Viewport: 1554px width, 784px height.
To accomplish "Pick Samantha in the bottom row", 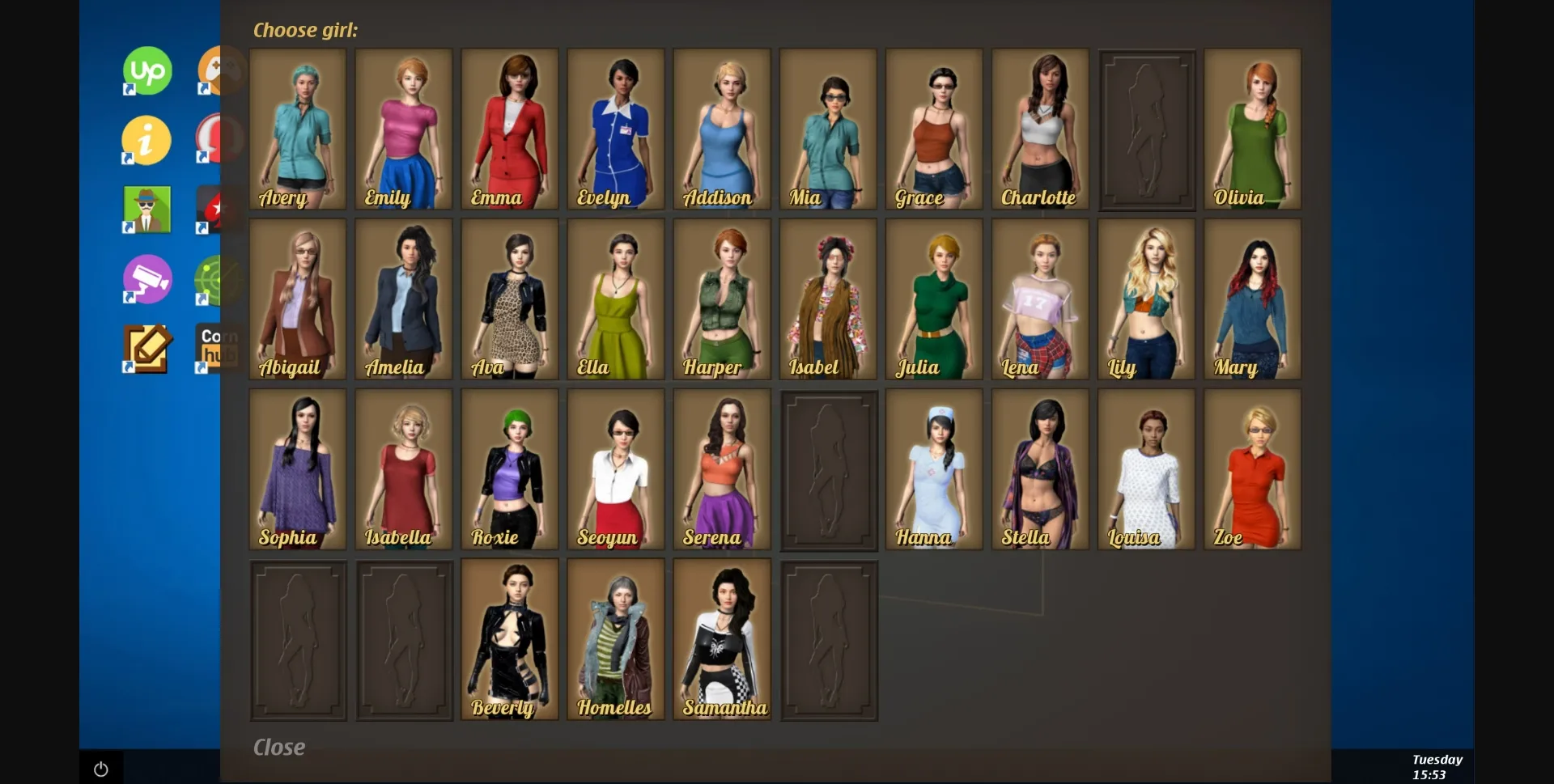I will [x=721, y=639].
